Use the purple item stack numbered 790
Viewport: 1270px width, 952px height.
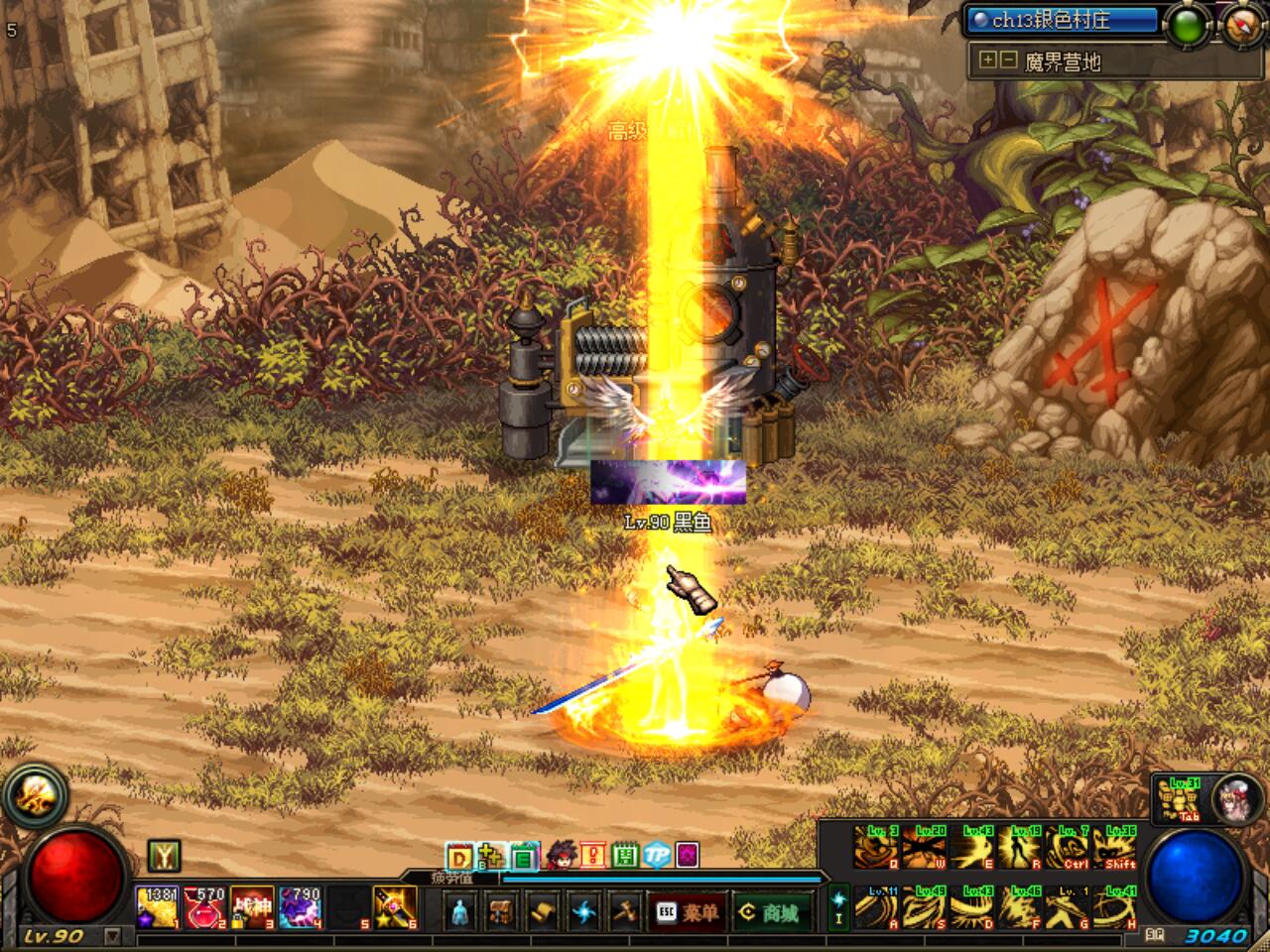(300, 907)
